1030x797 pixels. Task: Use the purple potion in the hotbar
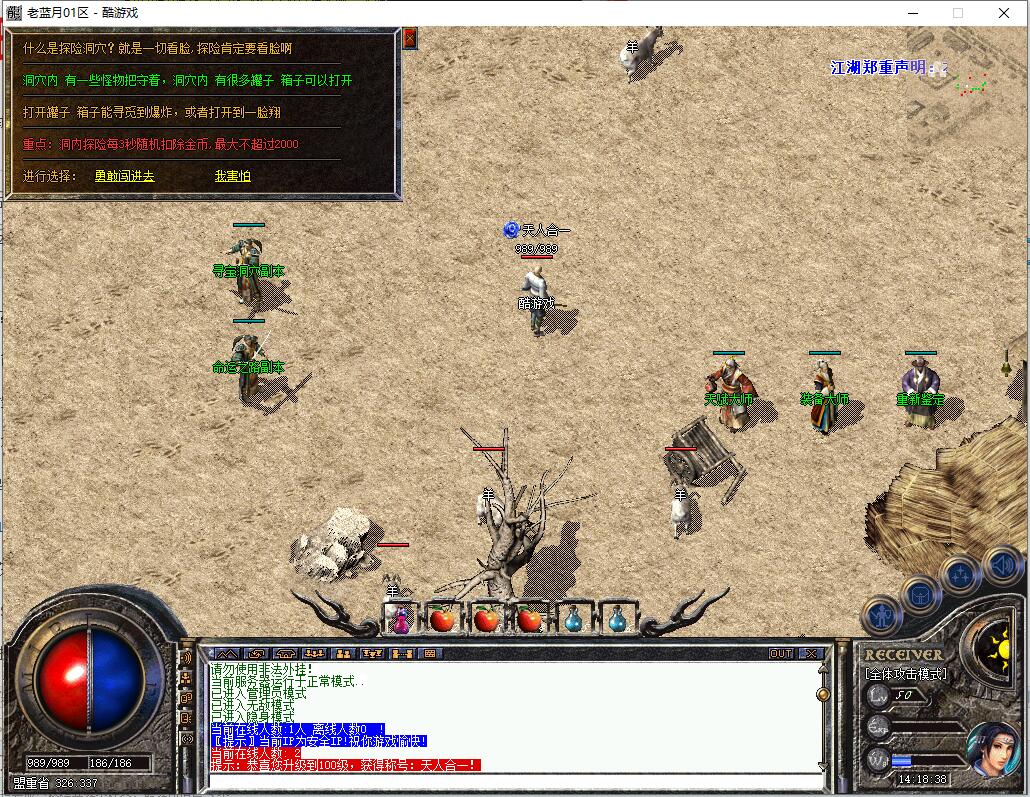pos(400,619)
